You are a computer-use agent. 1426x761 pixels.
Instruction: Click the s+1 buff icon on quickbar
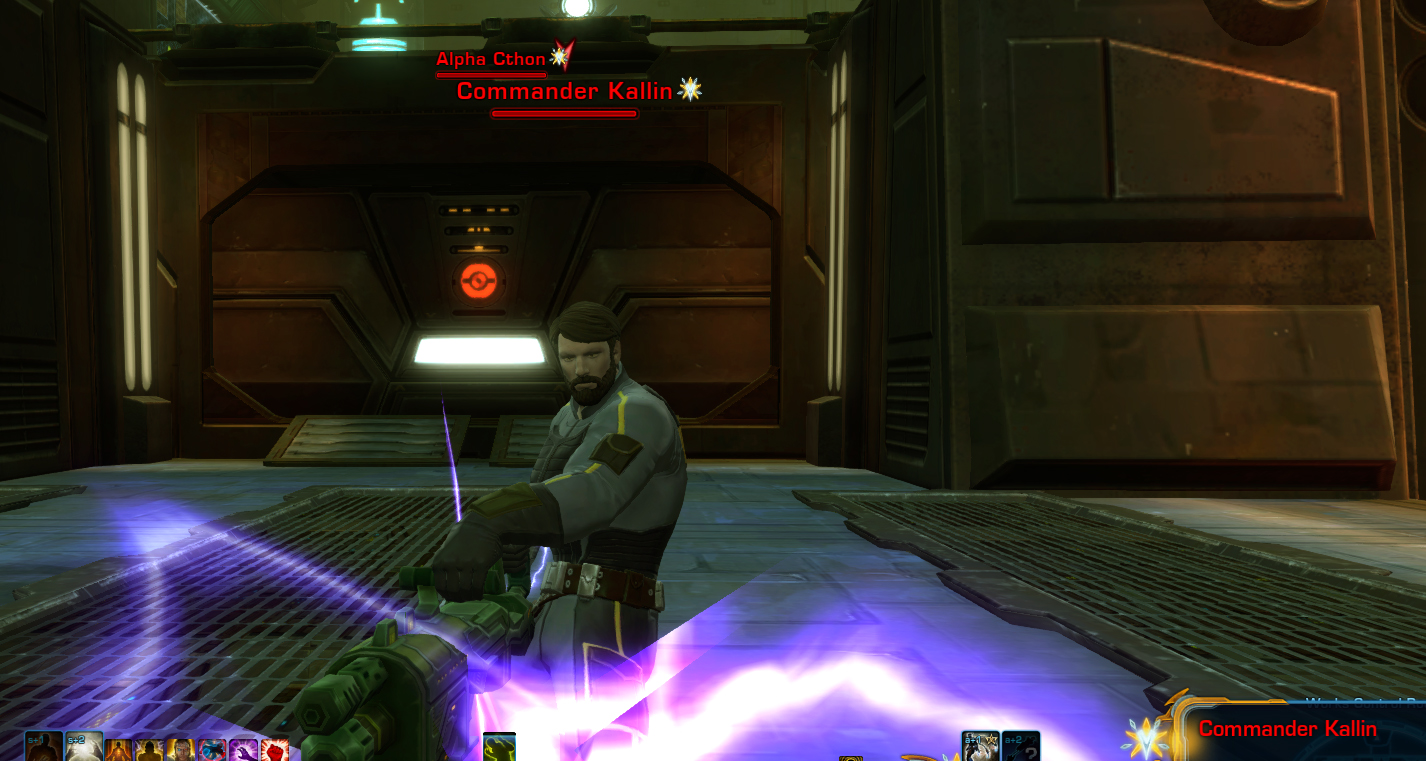coord(43,748)
